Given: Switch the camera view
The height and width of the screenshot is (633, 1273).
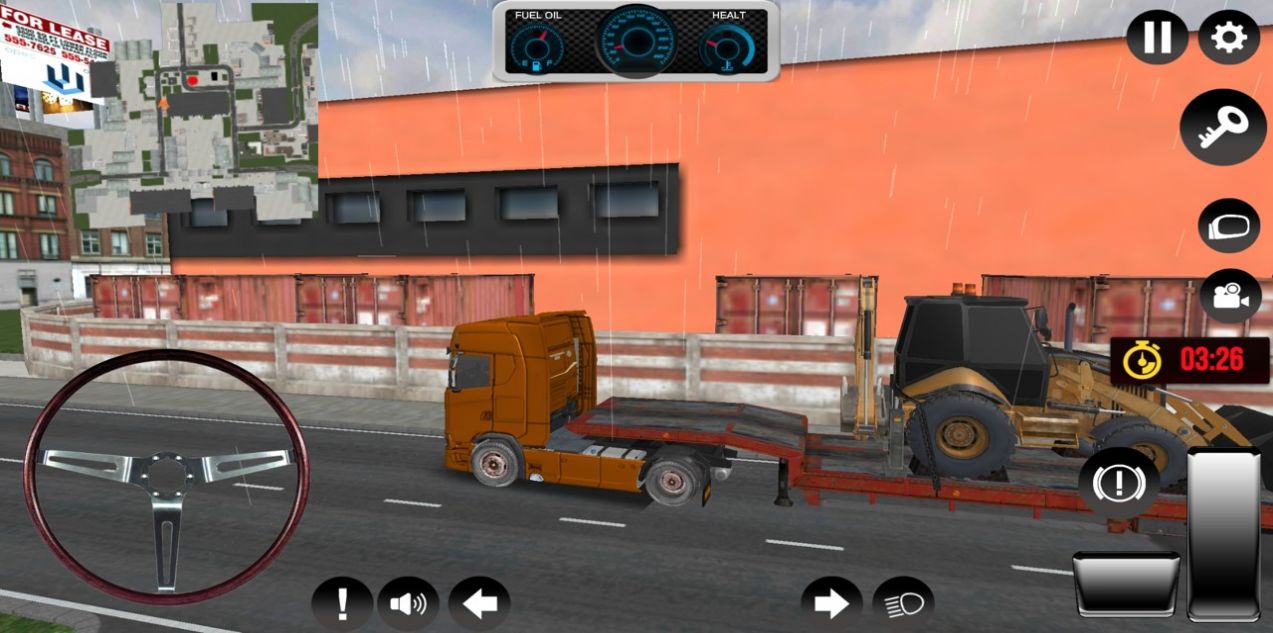Looking at the screenshot, I should pyautogui.click(x=1229, y=296).
